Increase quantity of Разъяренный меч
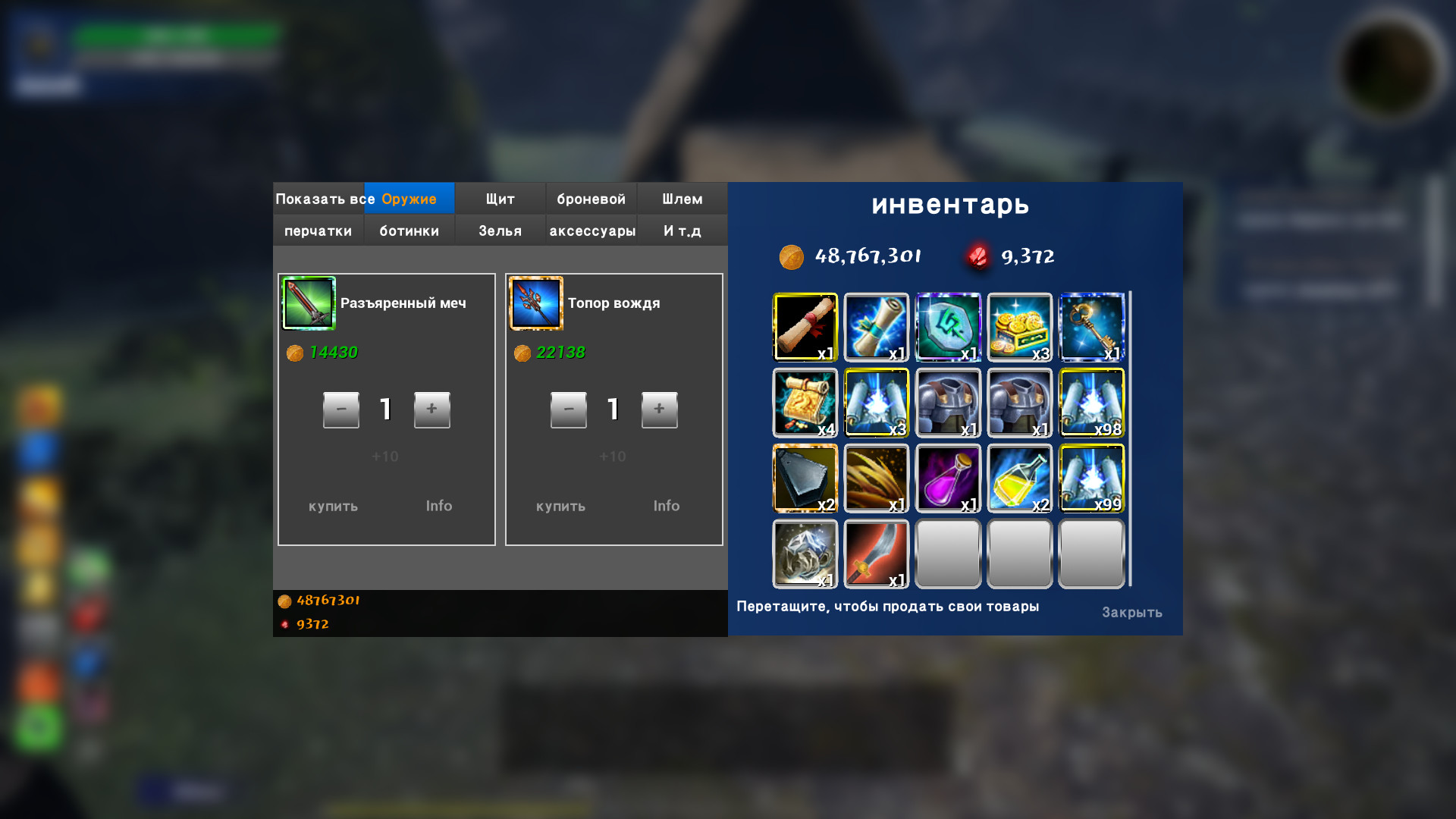The width and height of the screenshot is (1456, 819). [431, 409]
